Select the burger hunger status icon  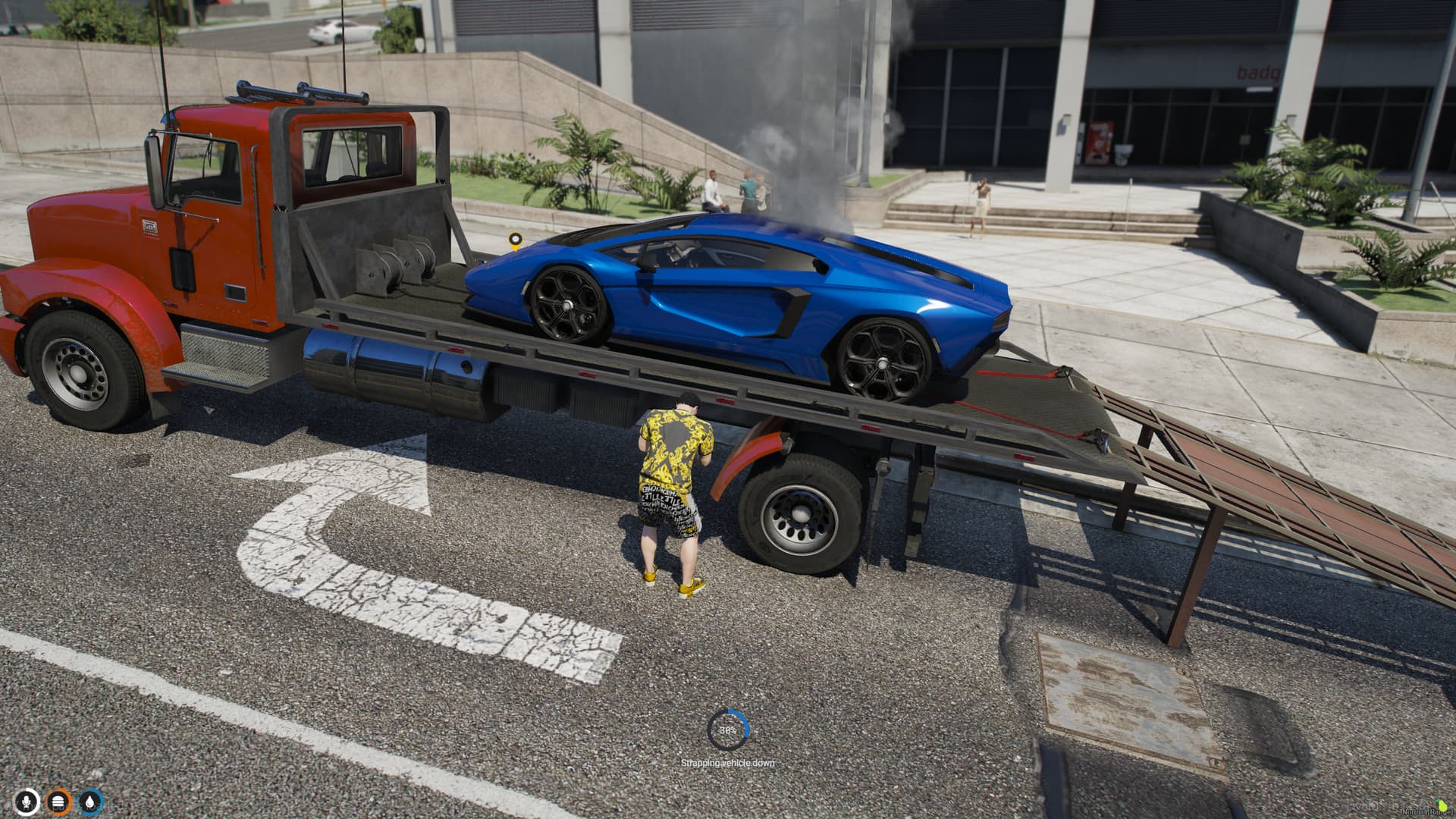click(59, 802)
